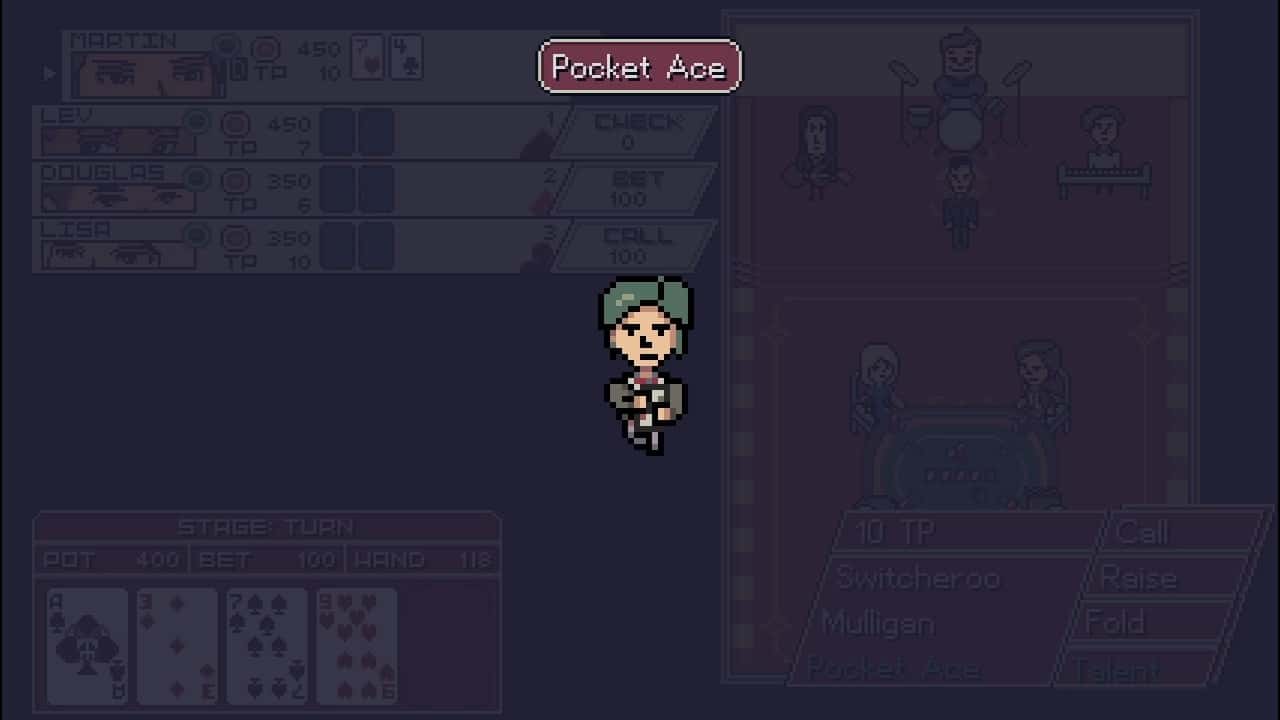The width and height of the screenshot is (1280, 720).
Task: Click the Ace of clubs community card
Action: coord(86,645)
